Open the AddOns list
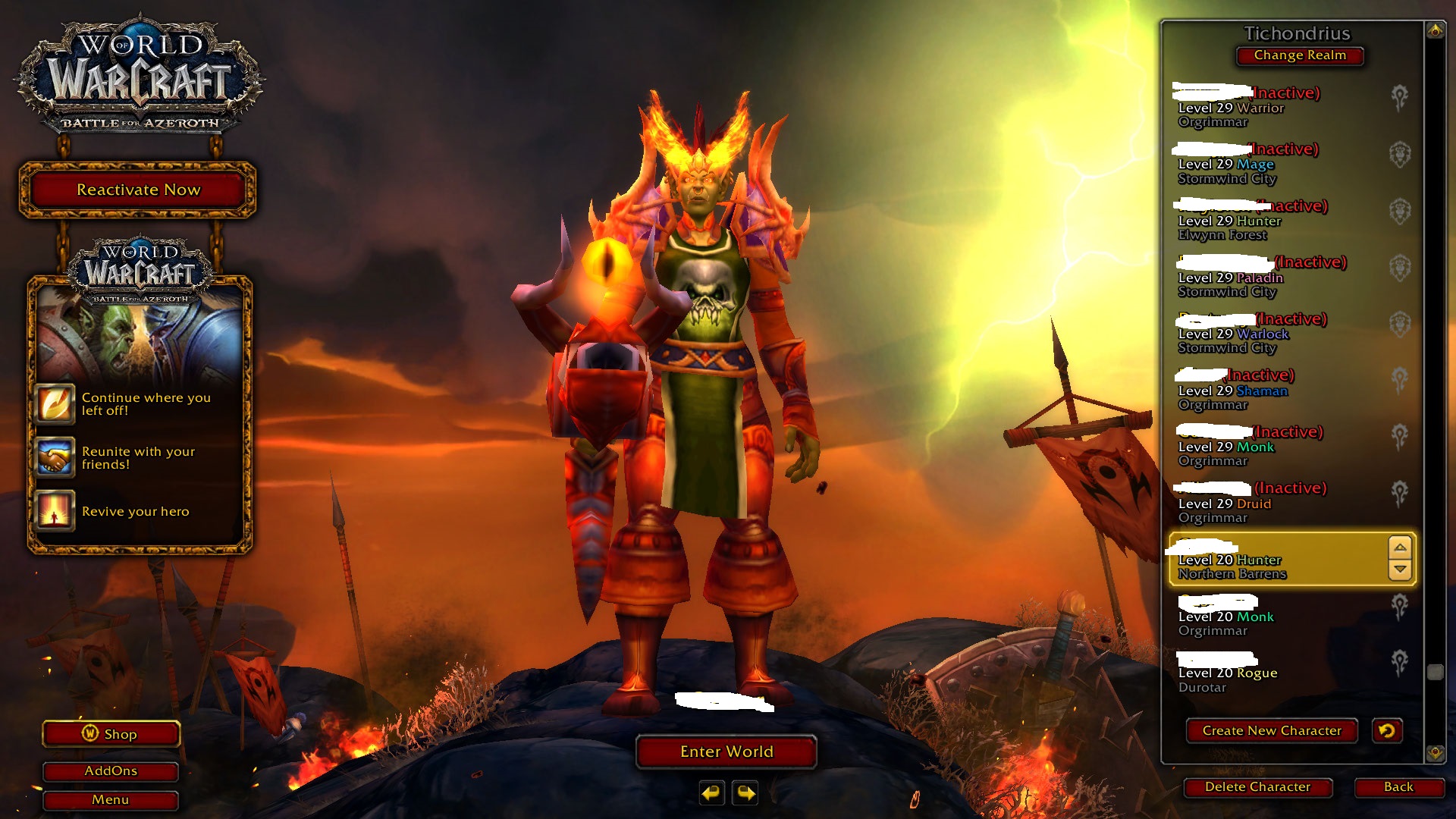 click(111, 771)
